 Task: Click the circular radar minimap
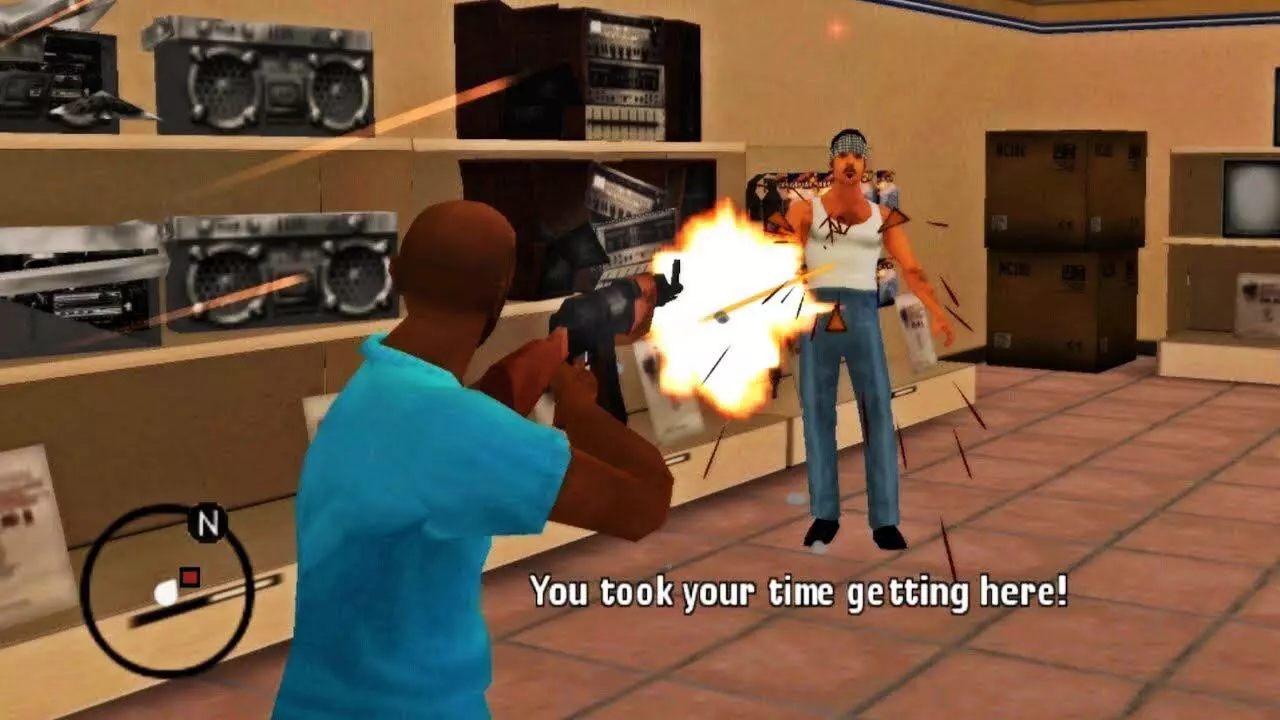point(166,590)
